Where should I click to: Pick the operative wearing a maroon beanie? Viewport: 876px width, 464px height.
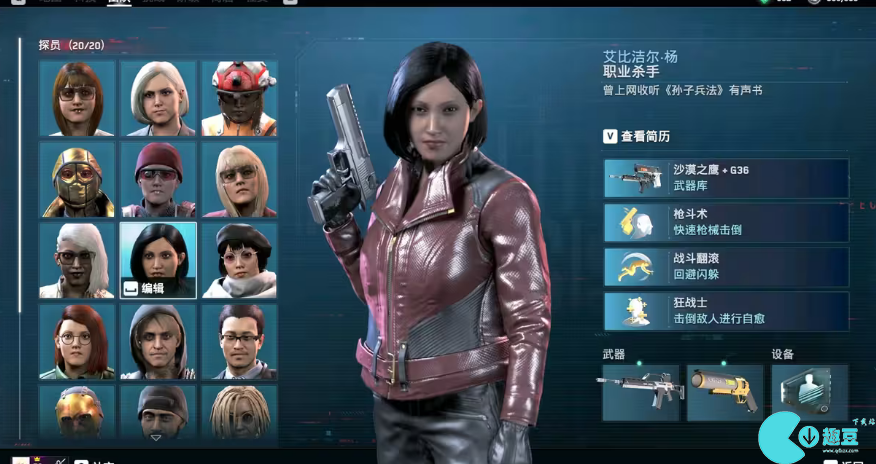click(x=158, y=179)
